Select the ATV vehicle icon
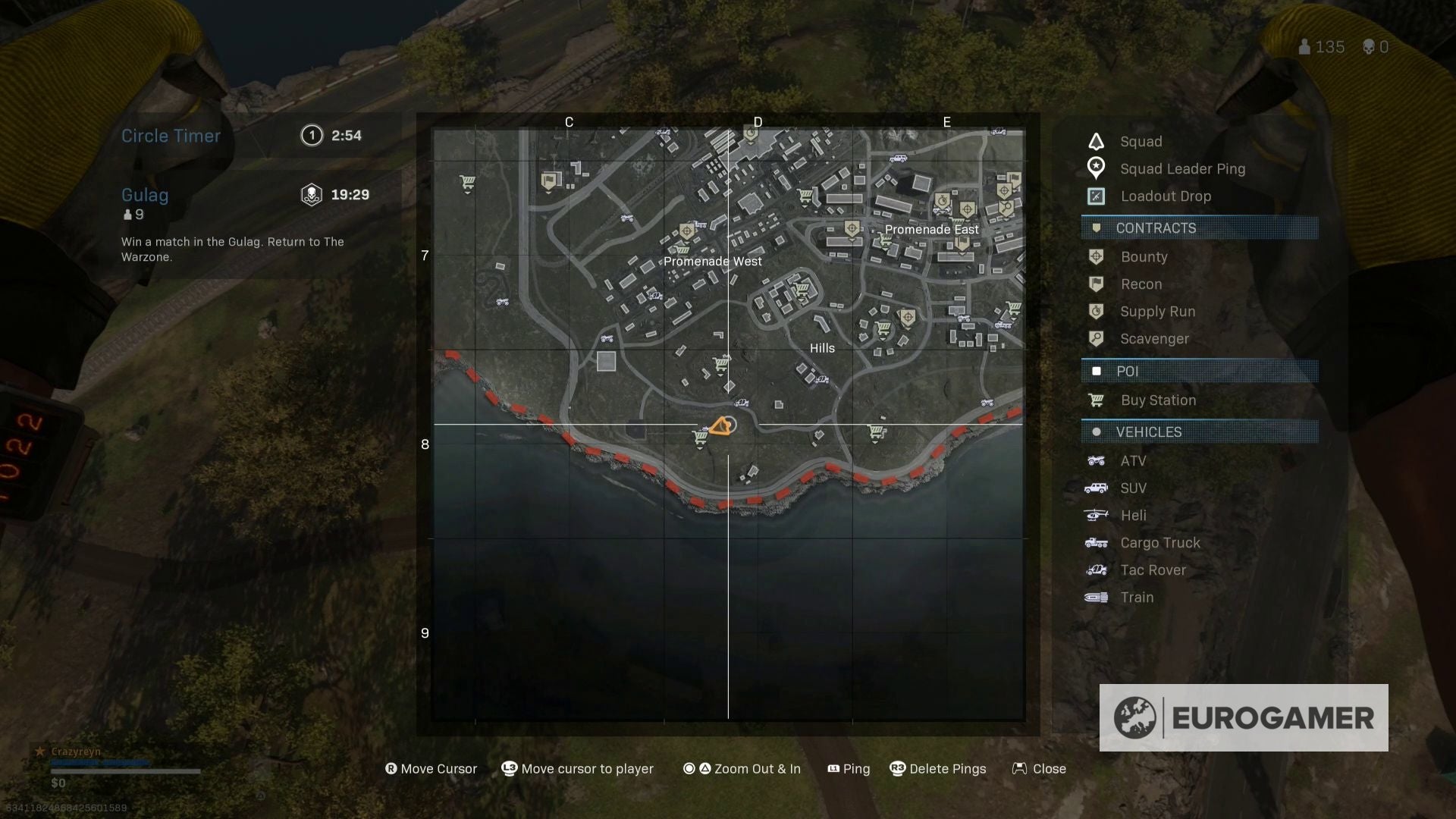Viewport: 1456px width, 819px height. (1097, 460)
